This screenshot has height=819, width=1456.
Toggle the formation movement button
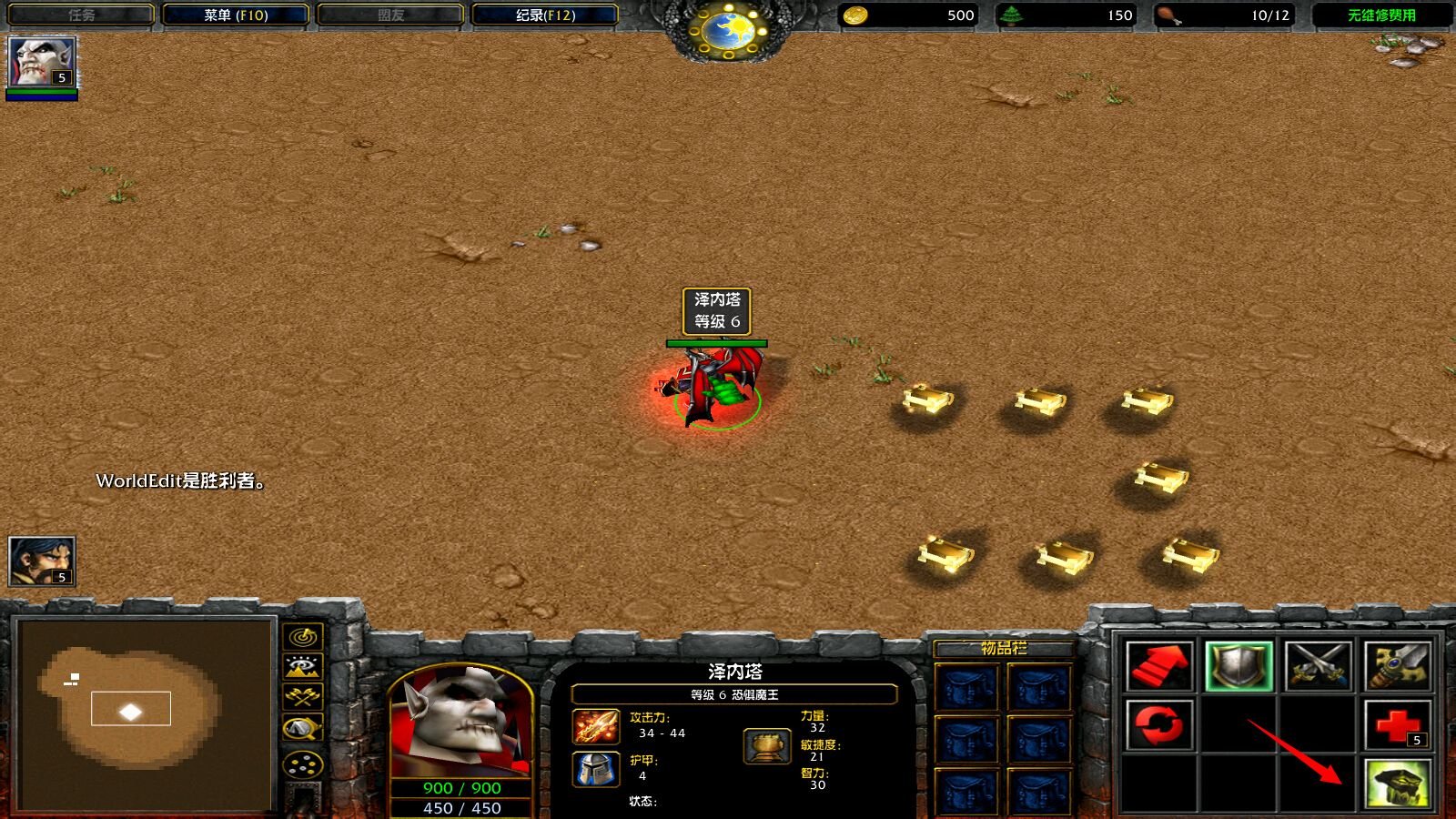303,764
